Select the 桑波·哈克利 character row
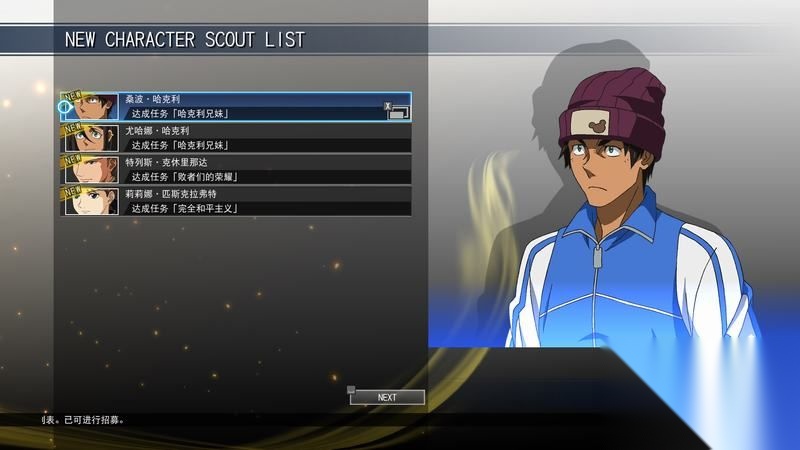The height and width of the screenshot is (450, 800). [236, 107]
